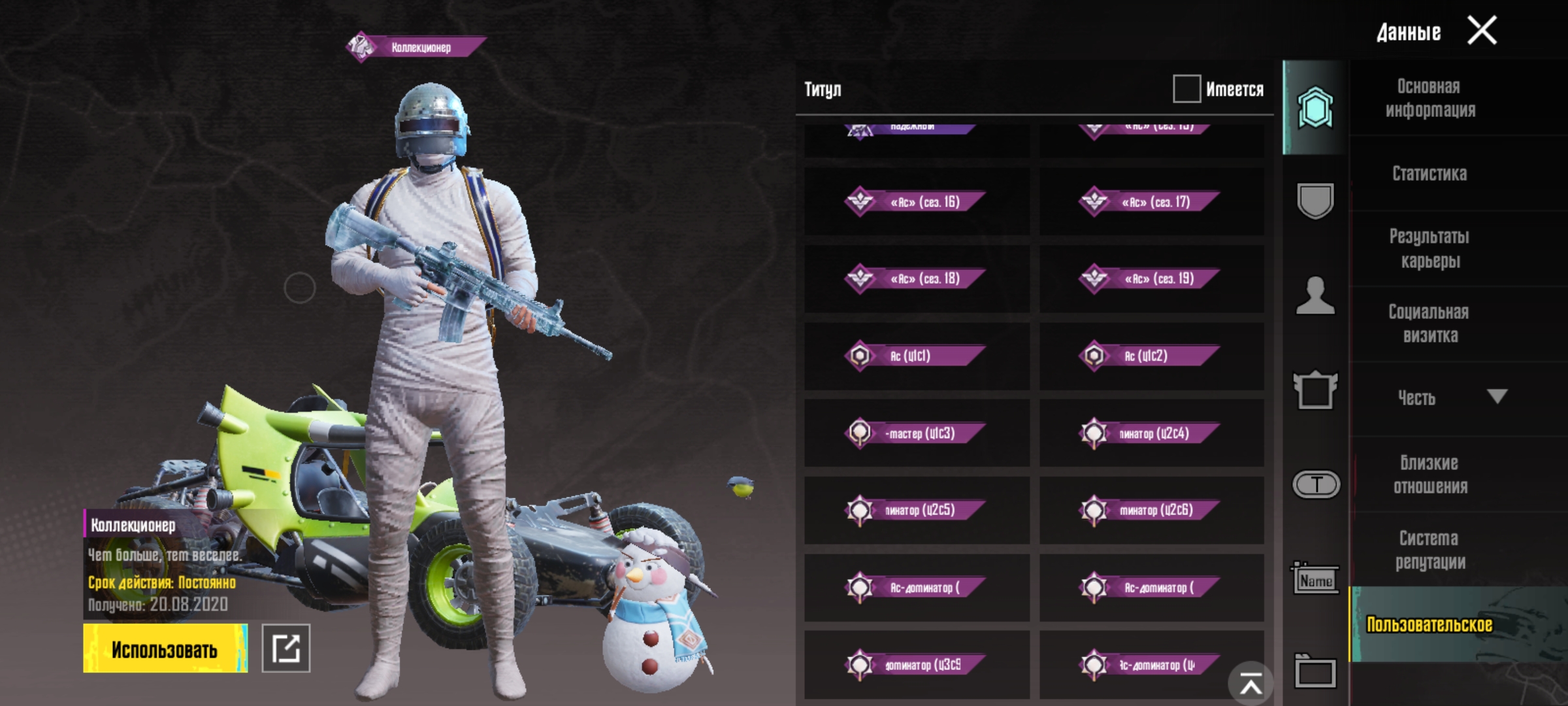Image resolution: width=1568 pixels, height=706 pixels.
Task: Open the Статистика section
Action: [x=1429, y=173]
